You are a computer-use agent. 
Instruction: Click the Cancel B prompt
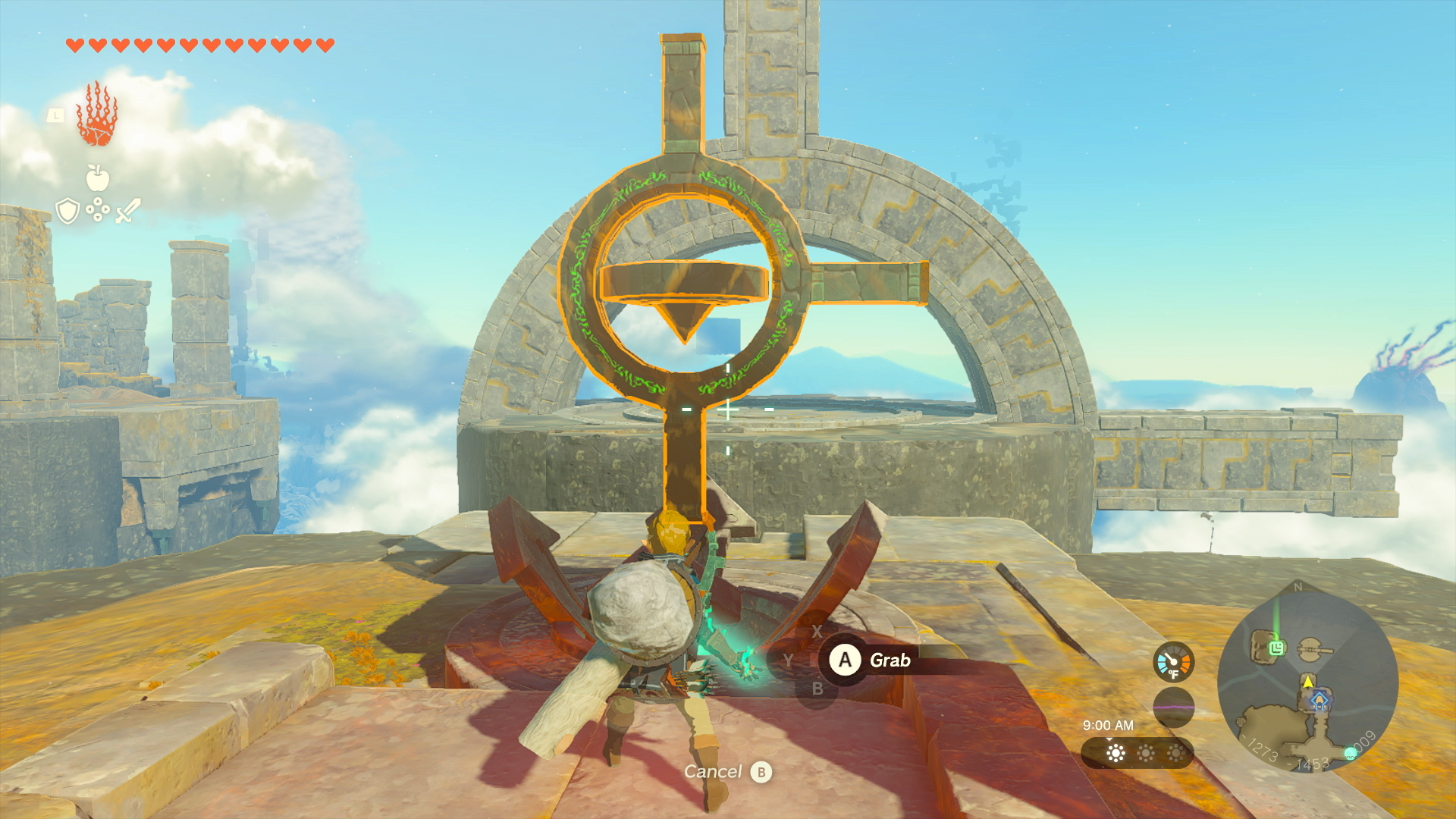click(728, 773)
